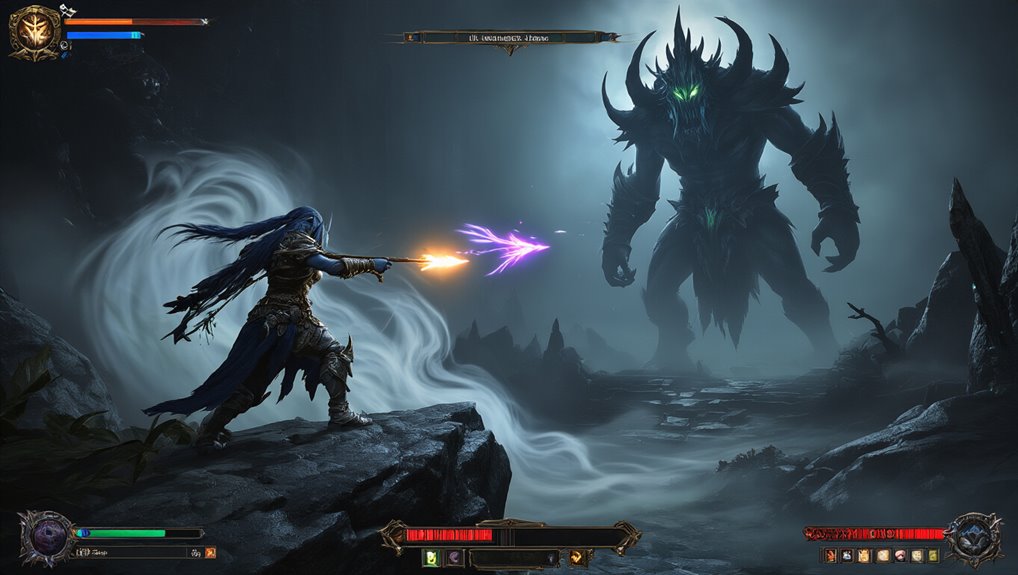The height and width of the screenshot is (575, 1018).
Task: Click the white-blue frost icon
Action: pyautogui.click(x=846, y=556)
